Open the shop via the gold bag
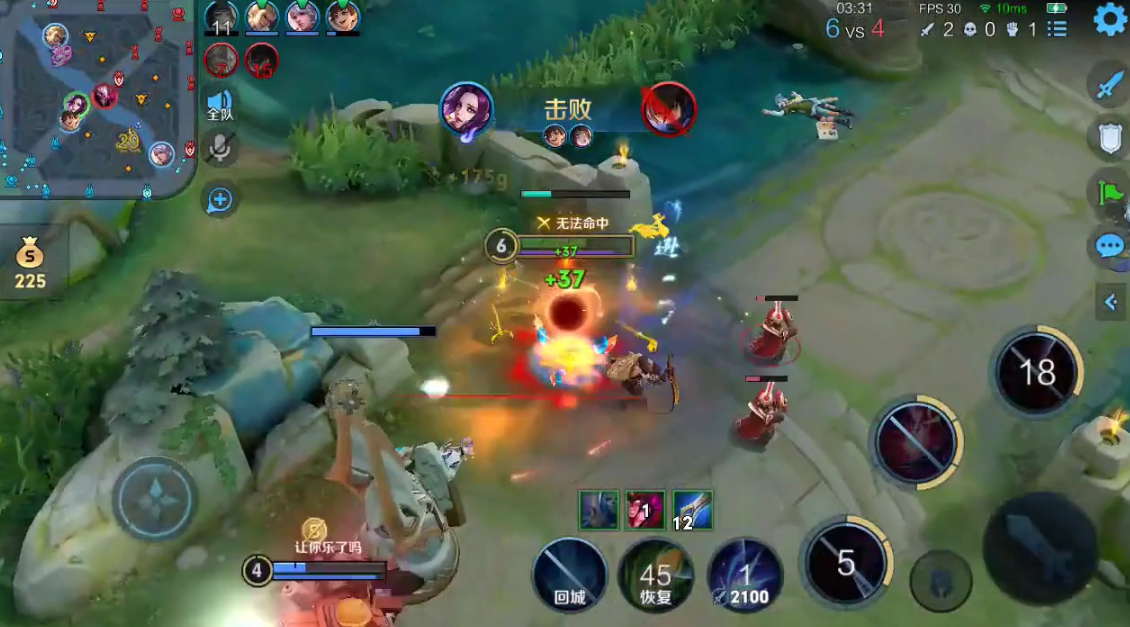The height and width of the screenshot is (627, 1130). tap(30, 264)
